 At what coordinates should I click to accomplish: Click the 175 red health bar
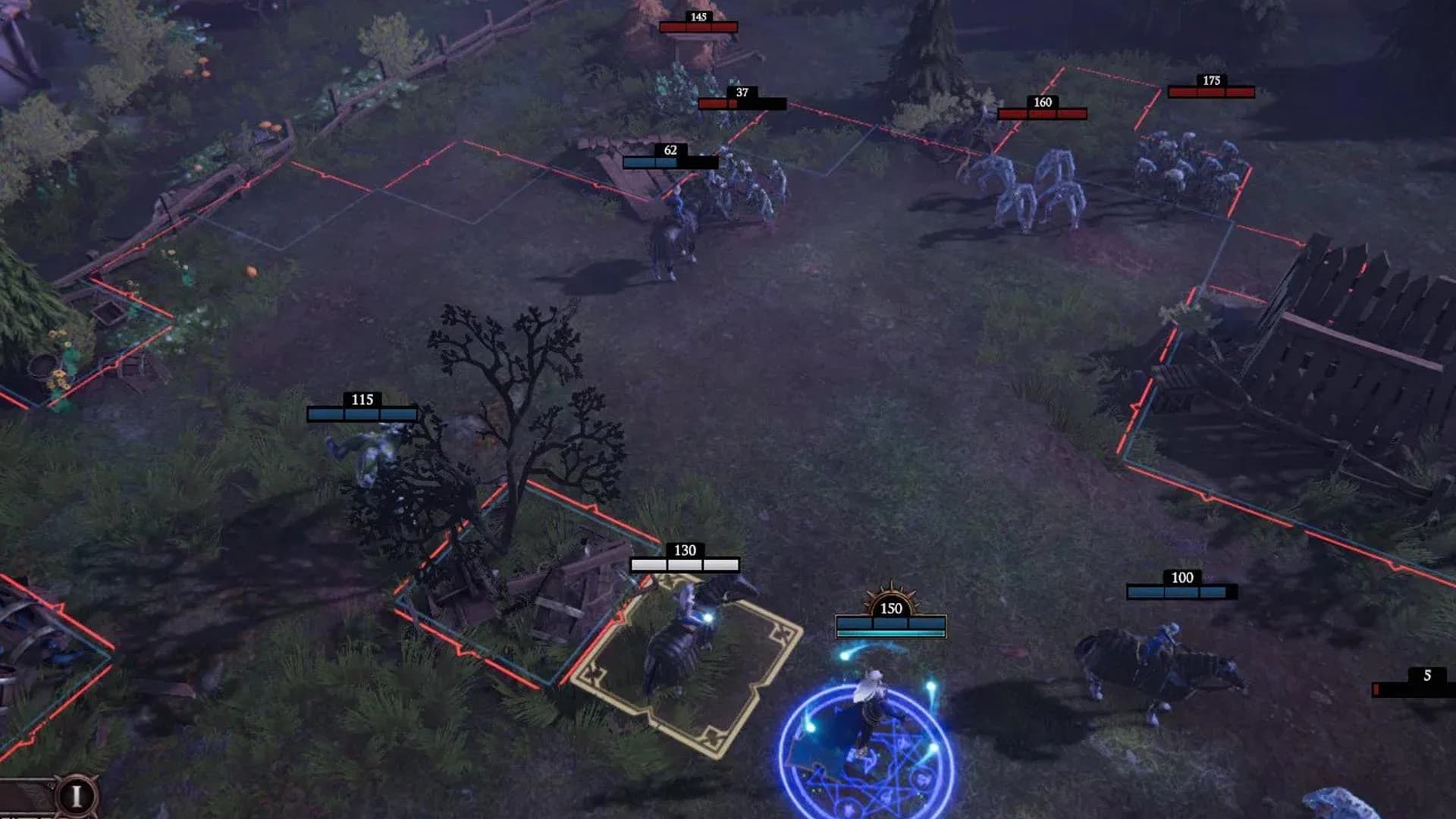[x=1211, y=93]
